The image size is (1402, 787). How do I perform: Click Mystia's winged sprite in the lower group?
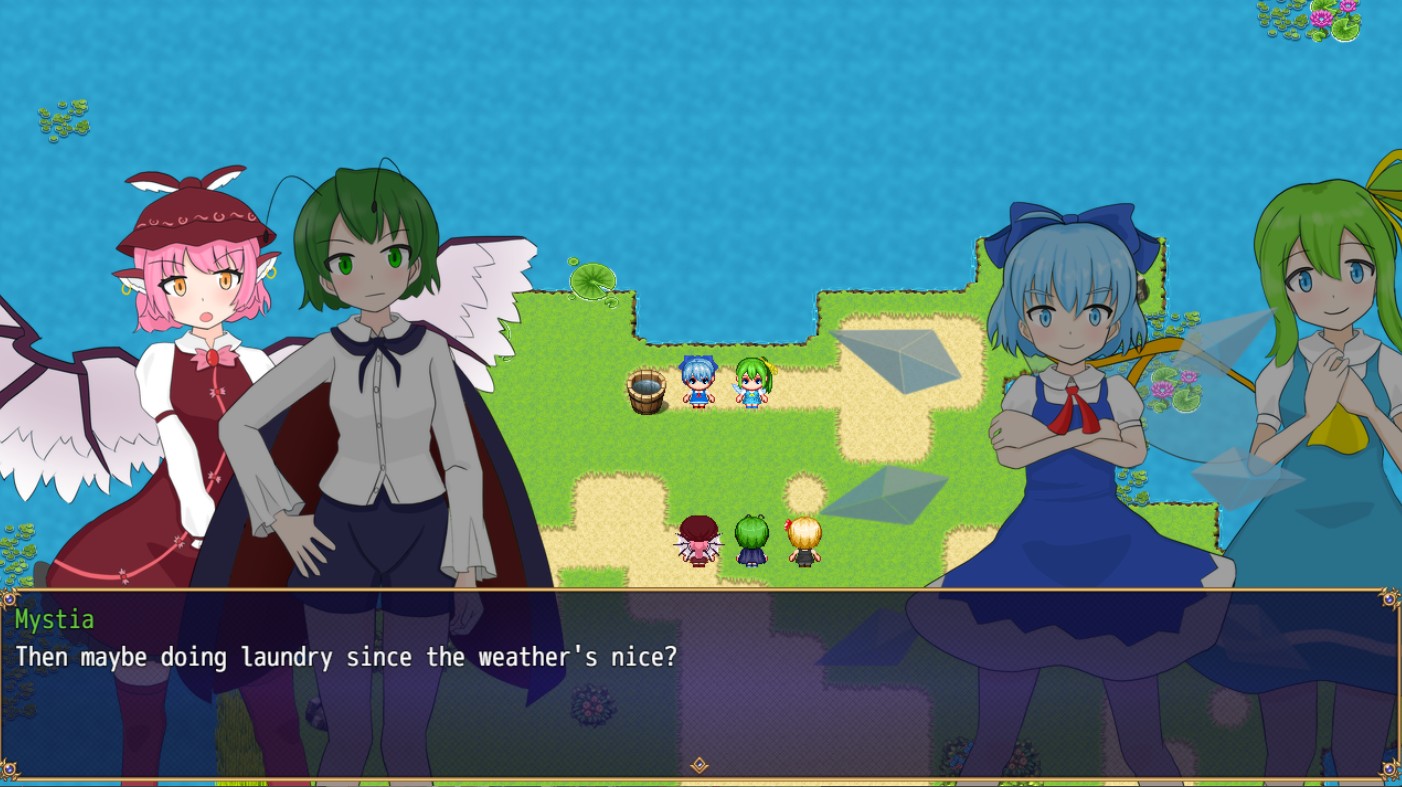(699, 540)
